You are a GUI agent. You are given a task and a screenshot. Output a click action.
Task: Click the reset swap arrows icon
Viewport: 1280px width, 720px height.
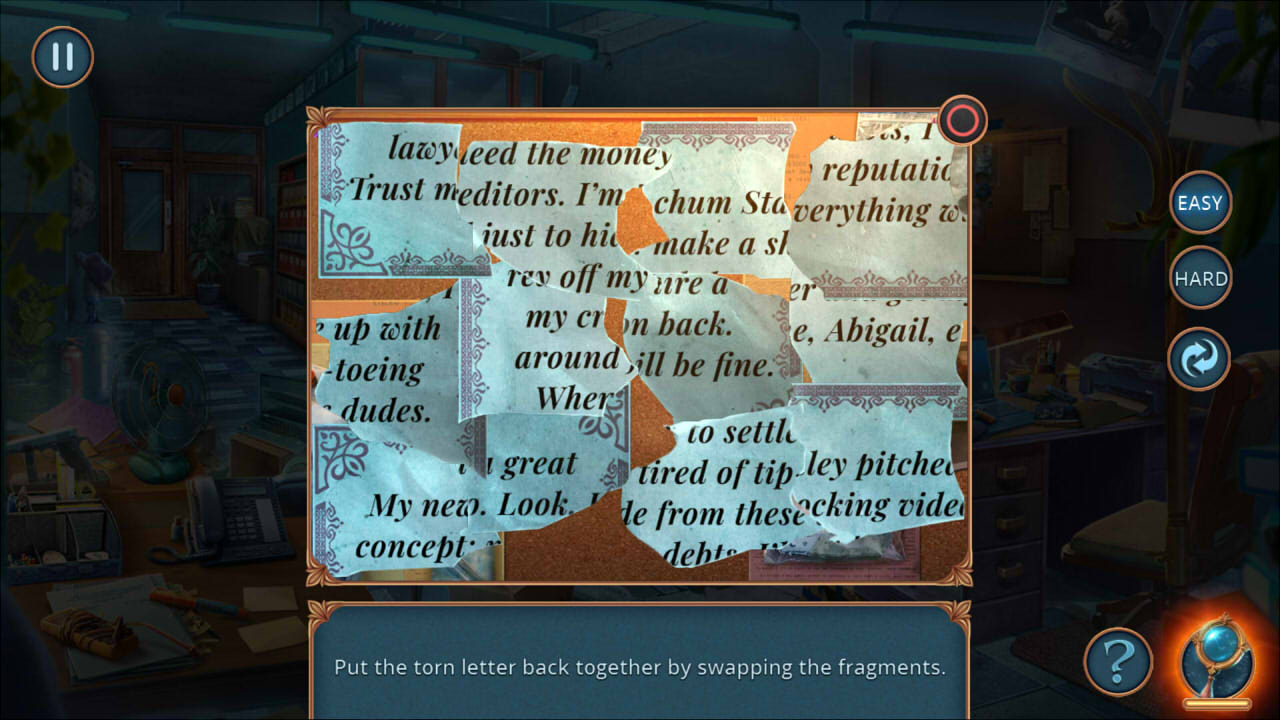[1199, 357]
